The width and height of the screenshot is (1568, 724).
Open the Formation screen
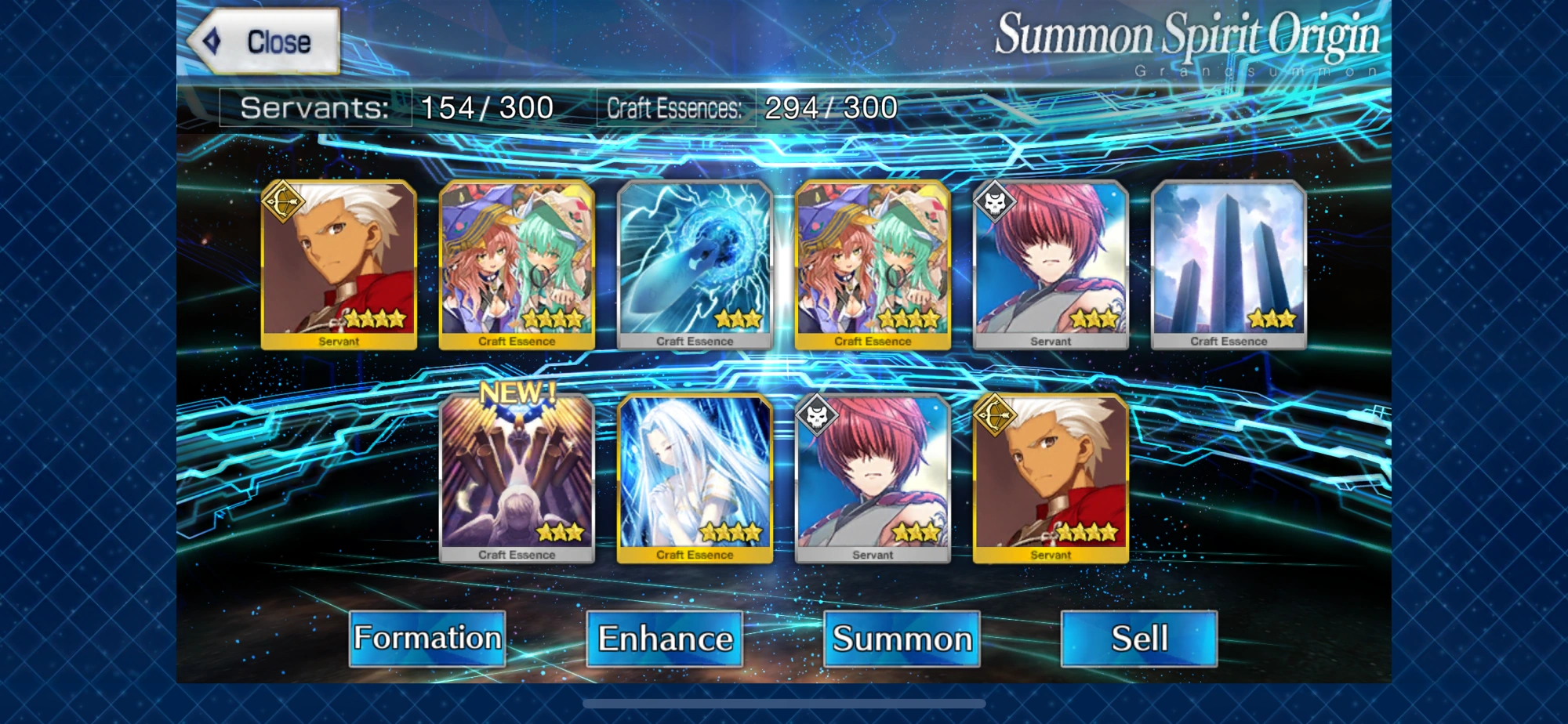pos(427,639)
